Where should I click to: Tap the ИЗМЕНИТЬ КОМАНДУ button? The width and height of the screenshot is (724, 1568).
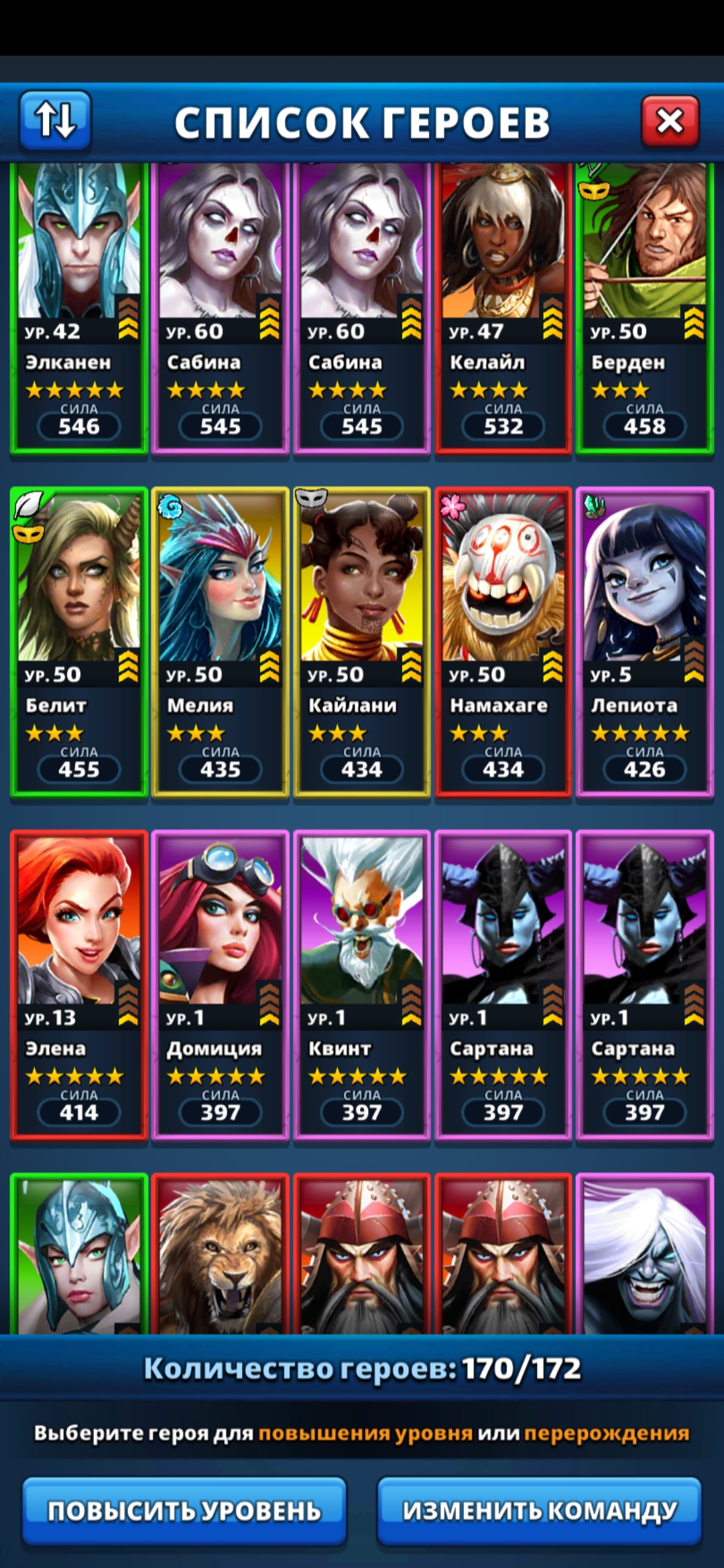tap(540, 1511)
